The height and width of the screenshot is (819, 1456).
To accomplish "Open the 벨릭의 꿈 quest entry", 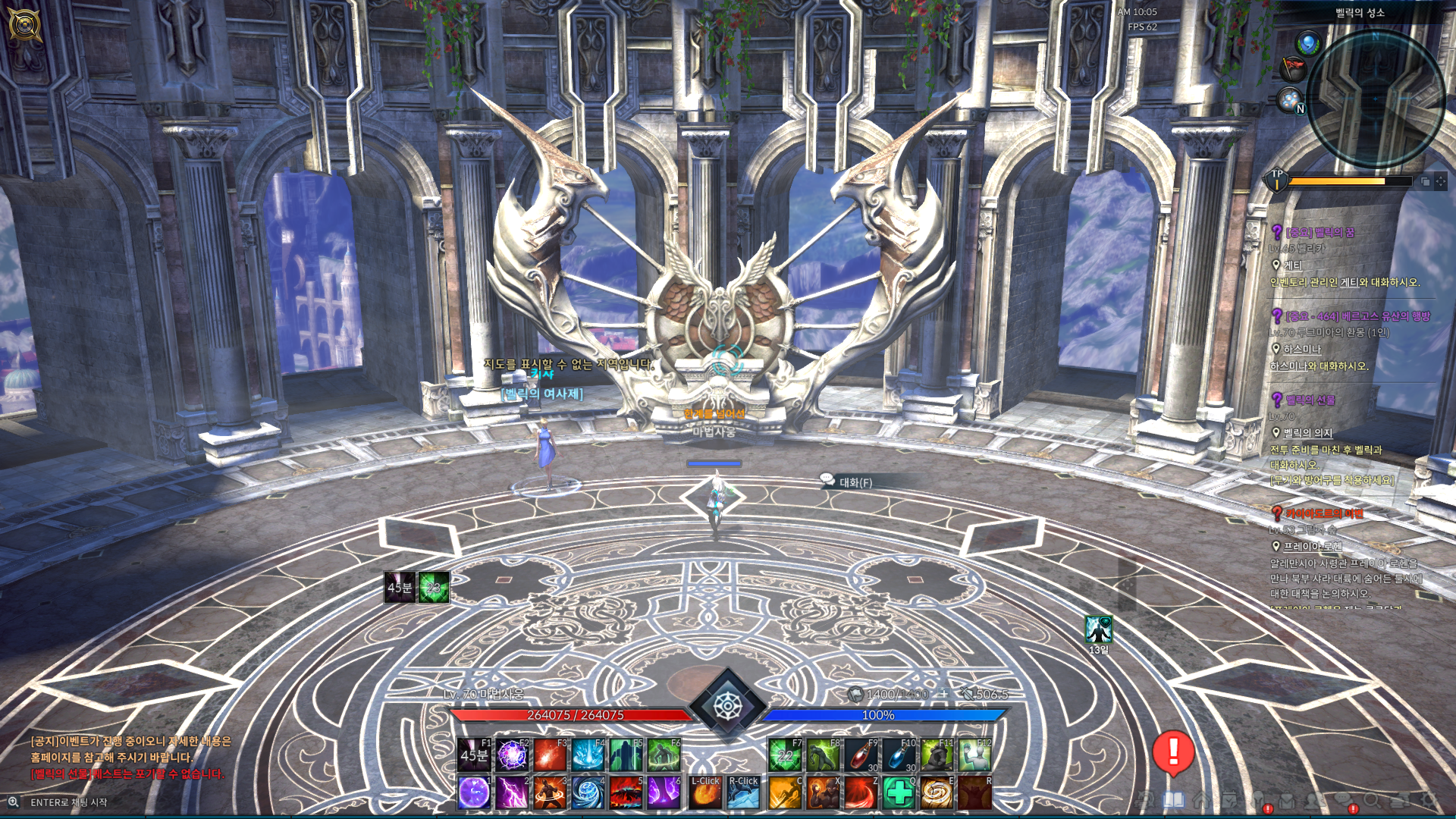I will tap(1319, 232).
